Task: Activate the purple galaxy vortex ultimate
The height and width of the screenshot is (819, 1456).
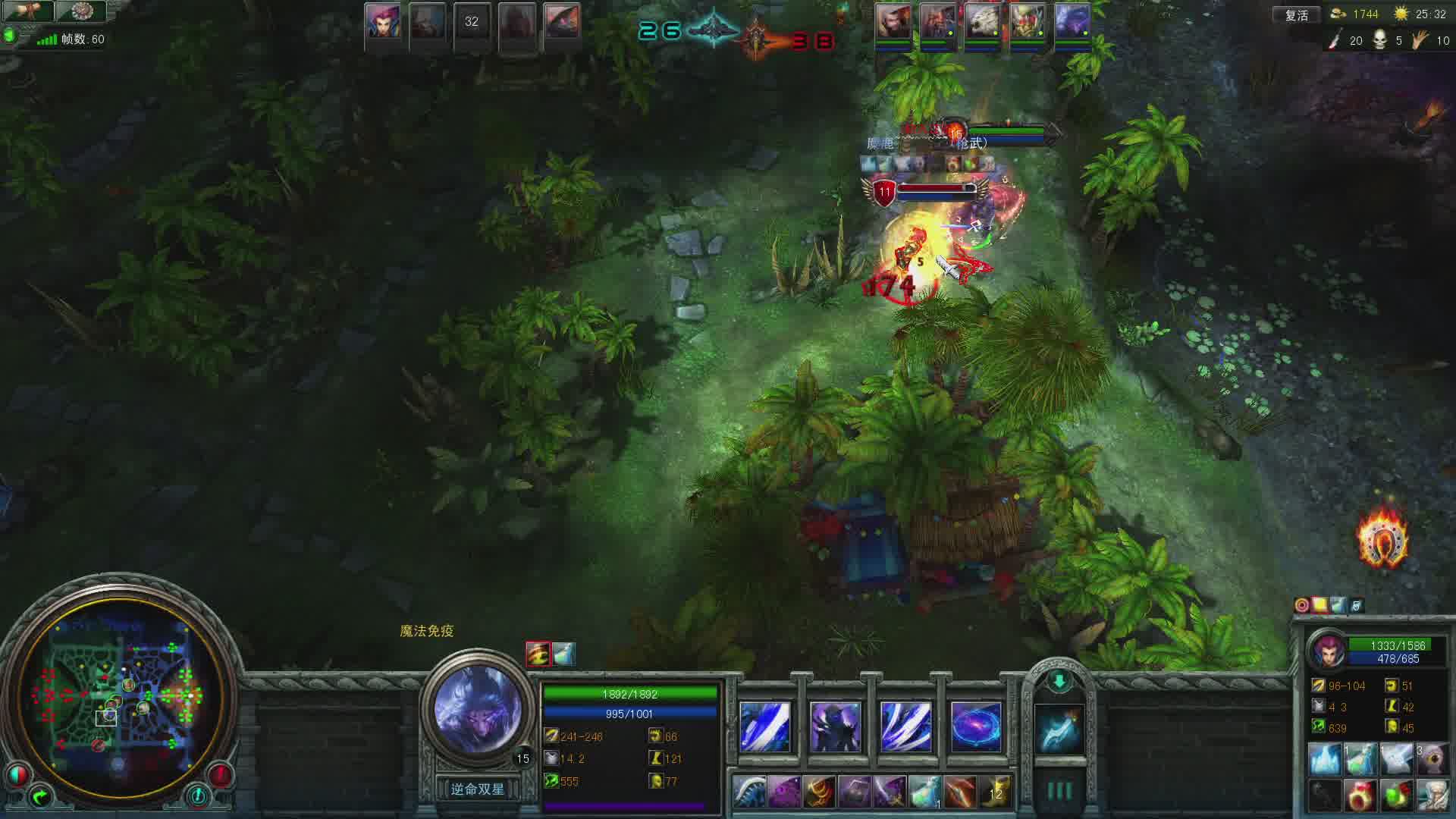Action: pyautogui.click(x=976, y=726)
